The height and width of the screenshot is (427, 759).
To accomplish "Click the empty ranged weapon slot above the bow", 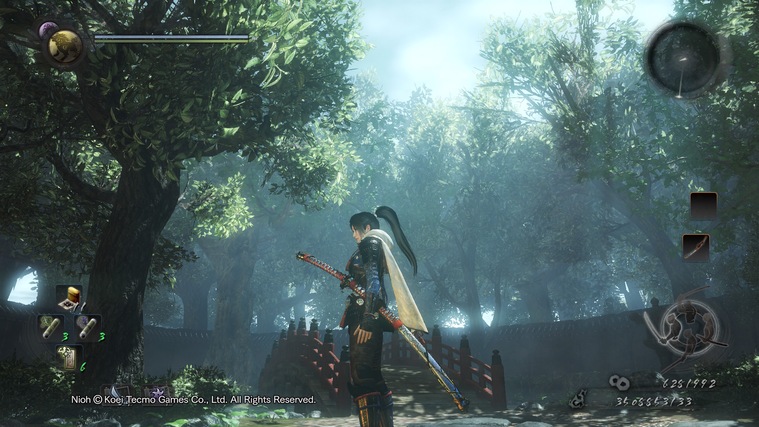I will coord(704,206).
